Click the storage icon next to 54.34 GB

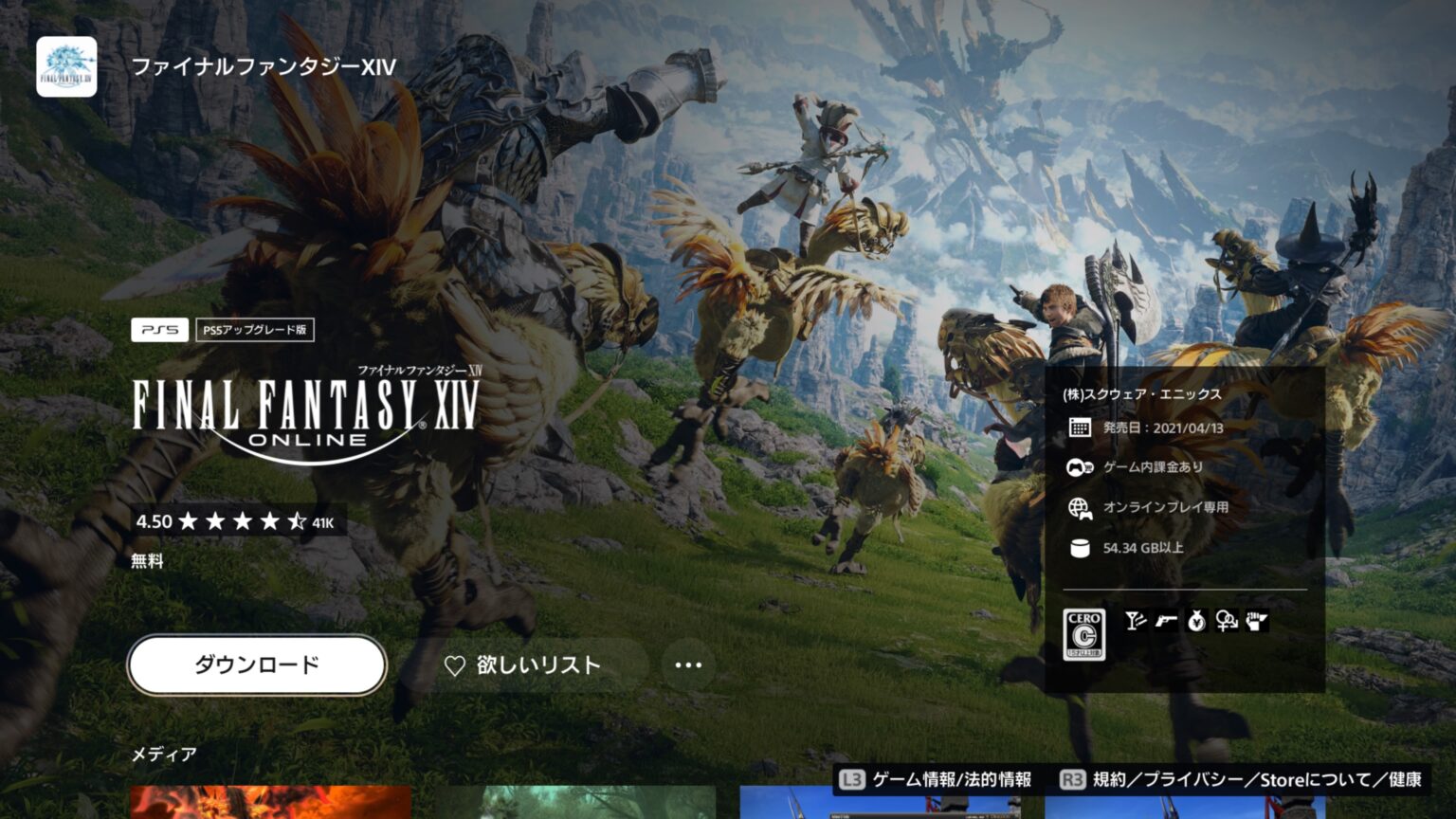coord(1079,547)
